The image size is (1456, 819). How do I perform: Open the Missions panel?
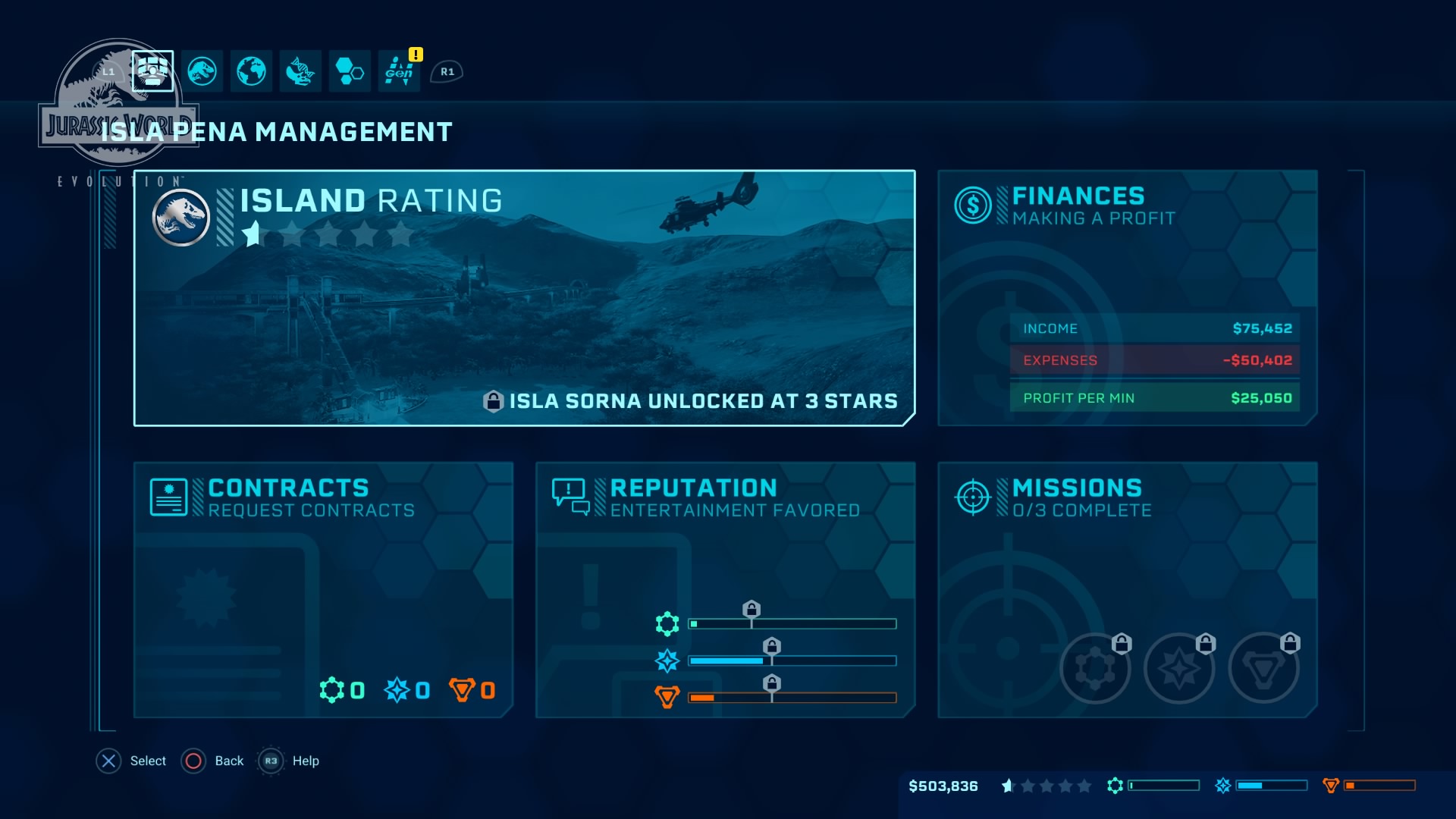pos(1128,589)
